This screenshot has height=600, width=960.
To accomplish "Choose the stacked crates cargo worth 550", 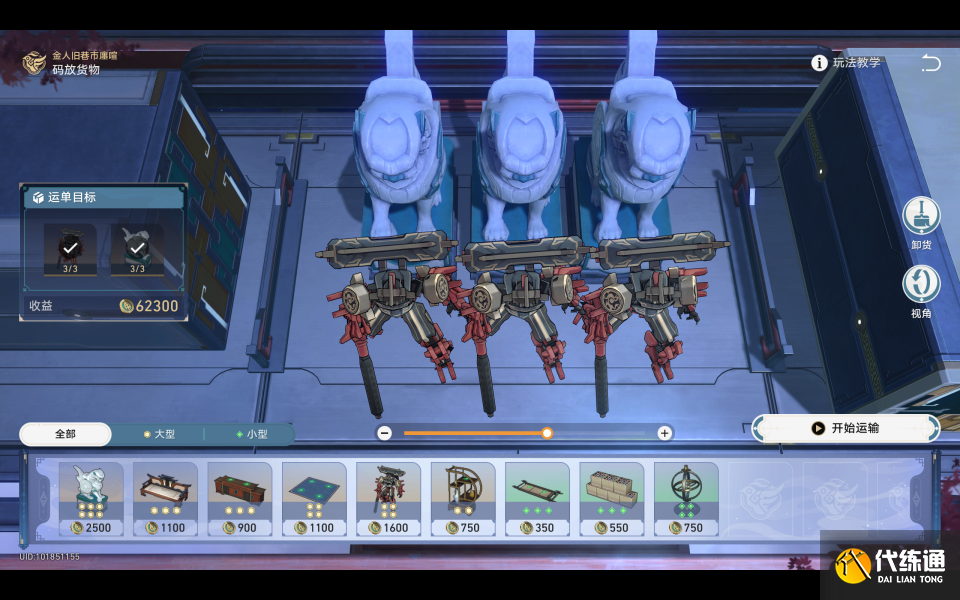I will [611, 498].
